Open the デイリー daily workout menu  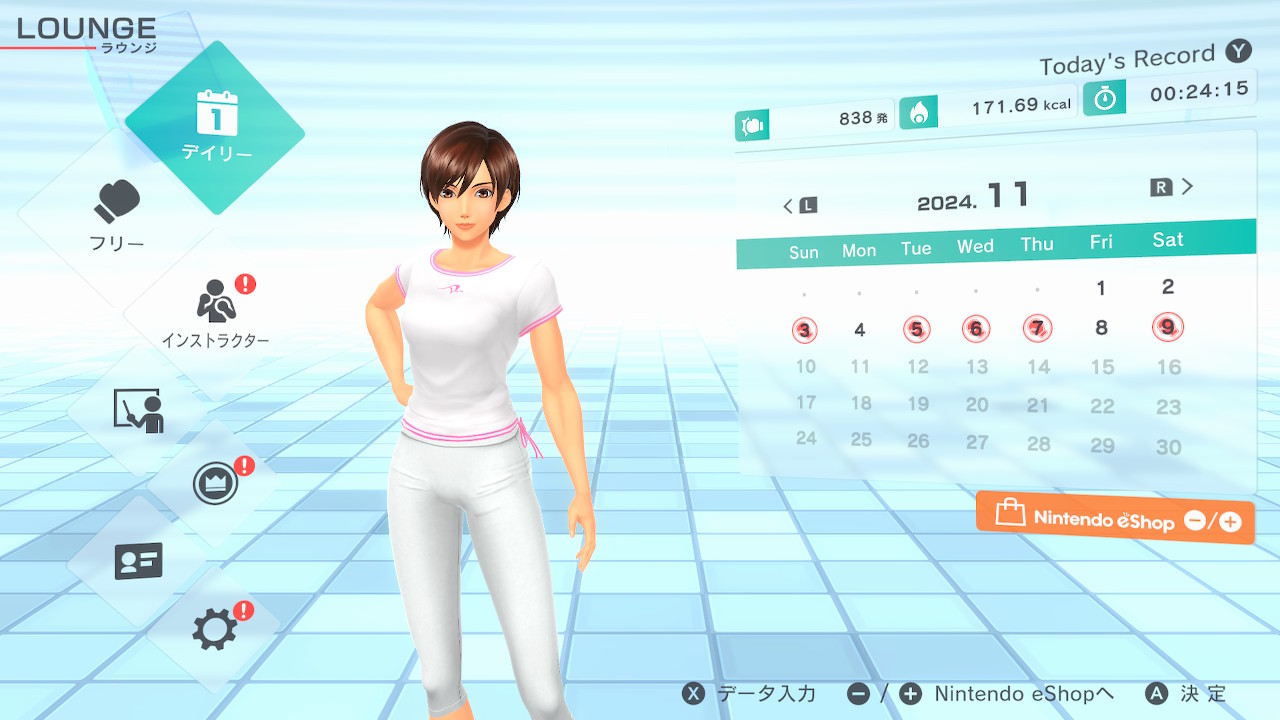215,127
